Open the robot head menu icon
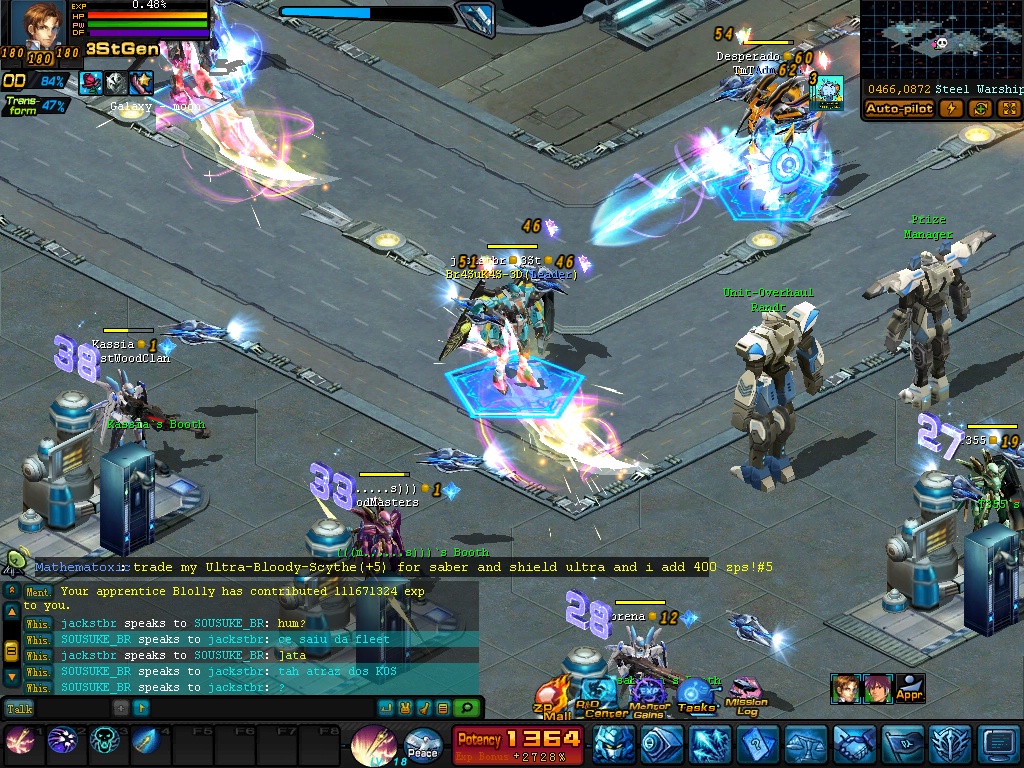1024x768 pixels. pyautogui.click(x=614, y=744)
